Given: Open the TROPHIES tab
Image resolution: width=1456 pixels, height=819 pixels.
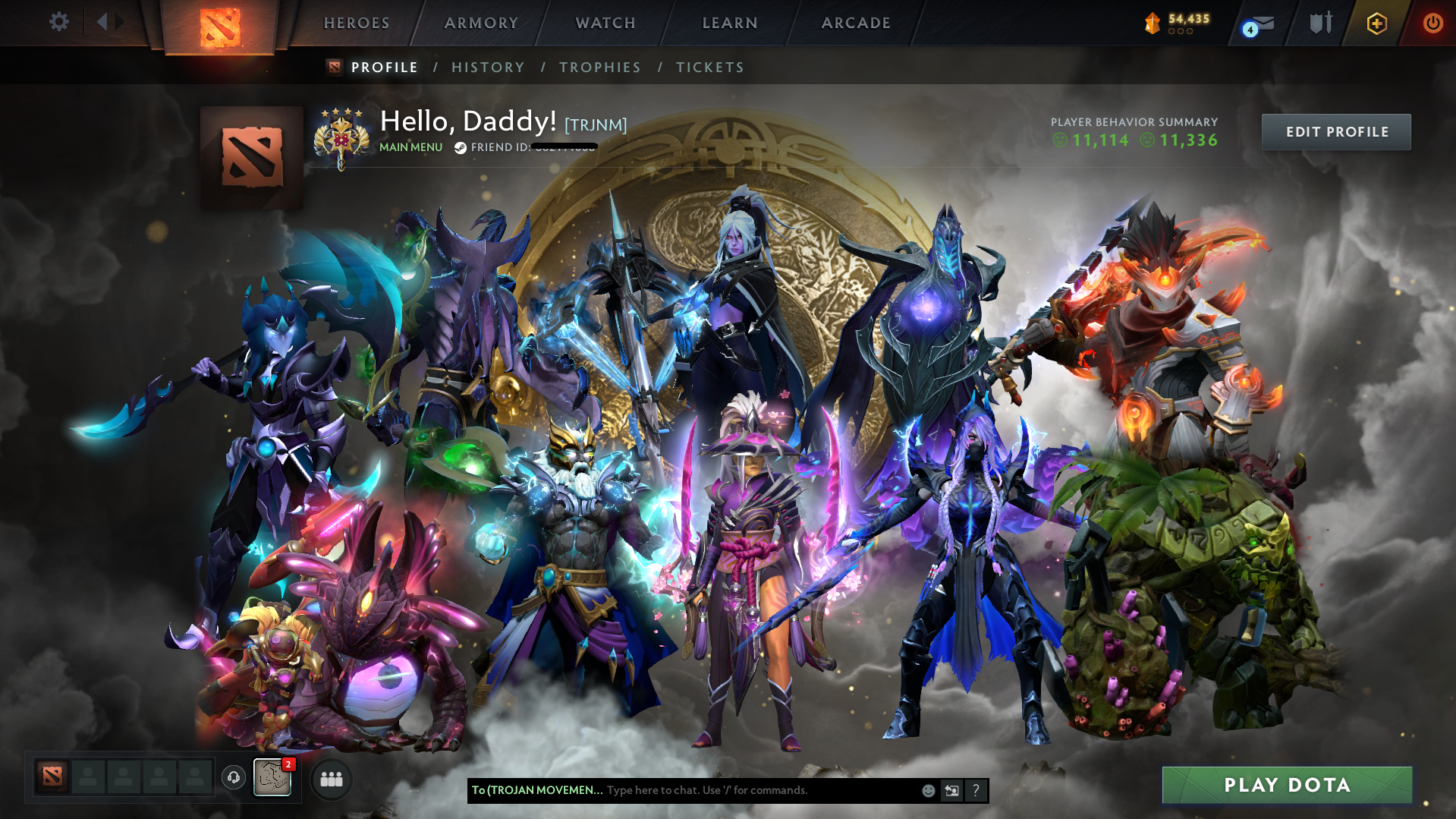Looking at the screenshot, I should click(x=599, y=67).
